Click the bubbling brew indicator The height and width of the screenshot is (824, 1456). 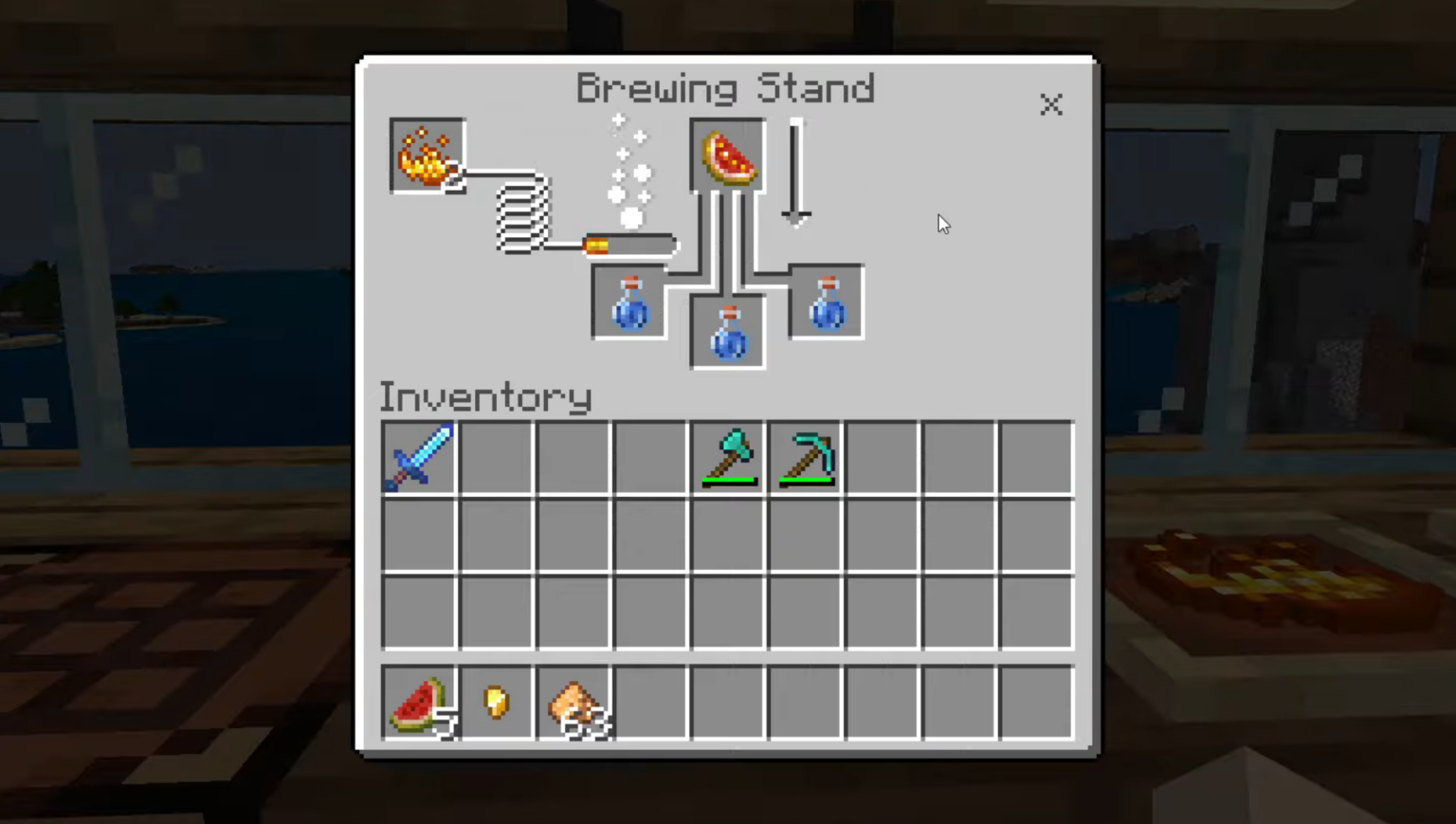click(630, 171)
